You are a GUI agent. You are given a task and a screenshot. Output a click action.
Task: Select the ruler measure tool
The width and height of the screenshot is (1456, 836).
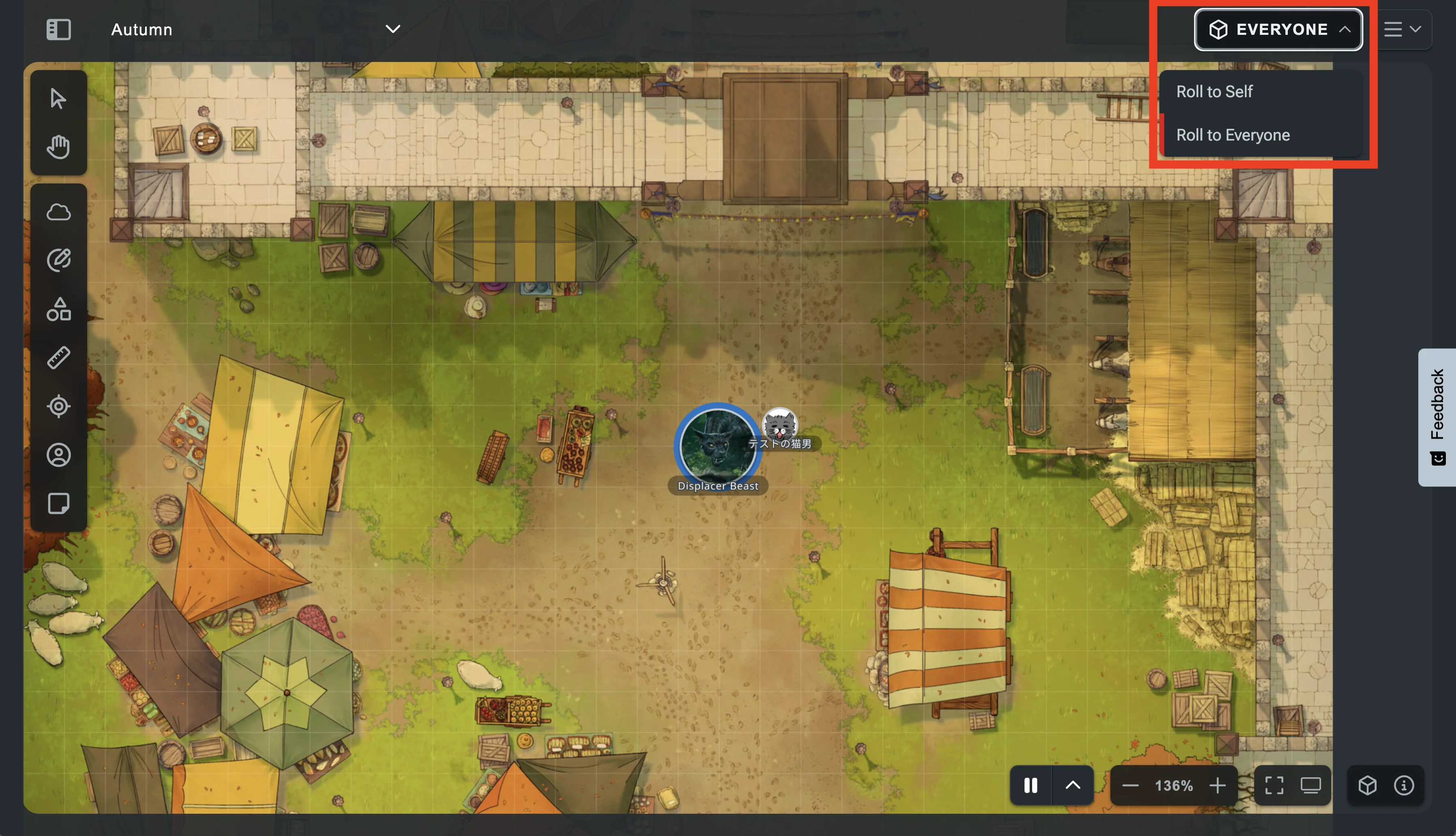[58, 358]
